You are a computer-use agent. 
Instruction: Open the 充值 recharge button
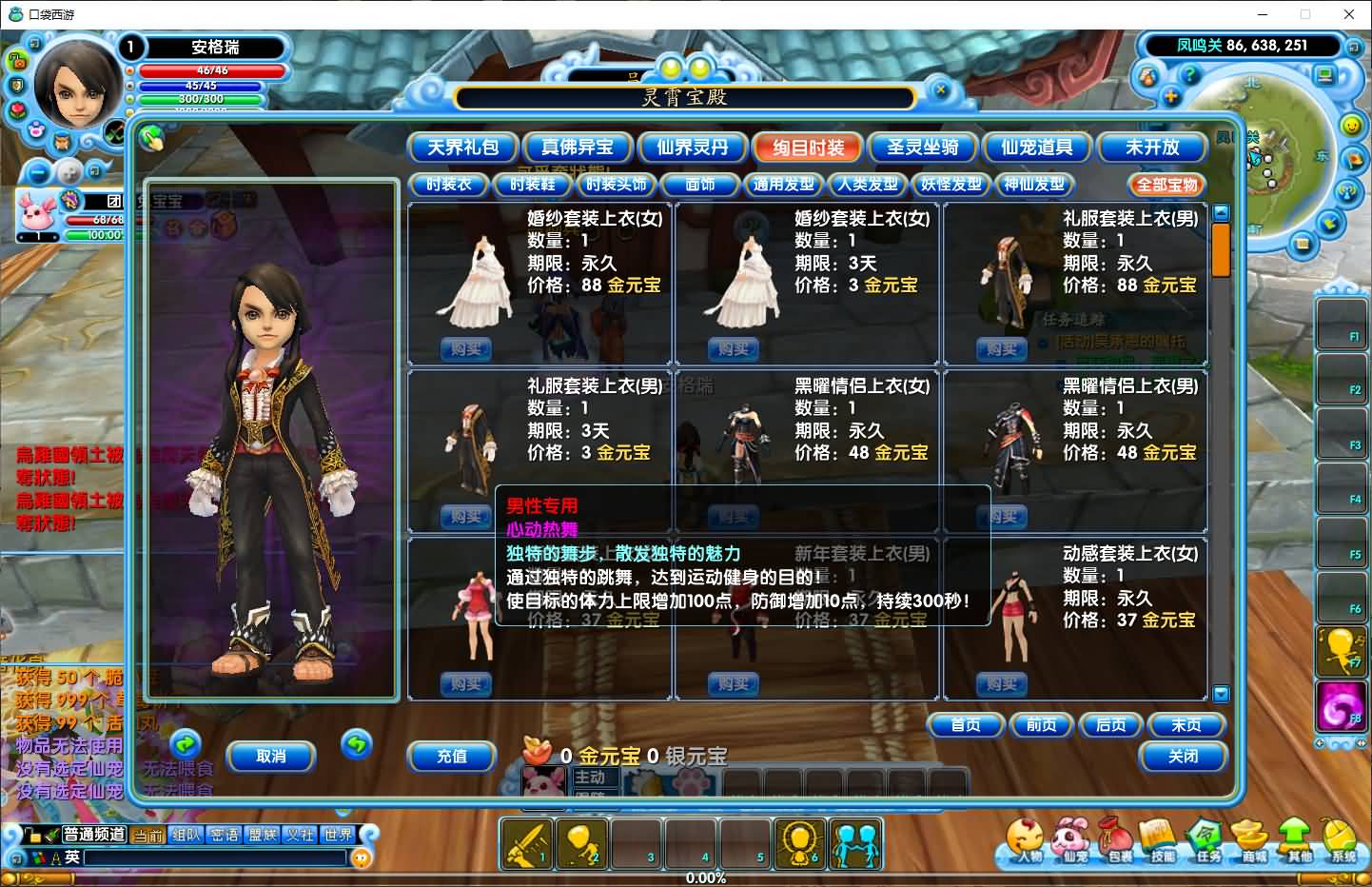pos(452,757)
